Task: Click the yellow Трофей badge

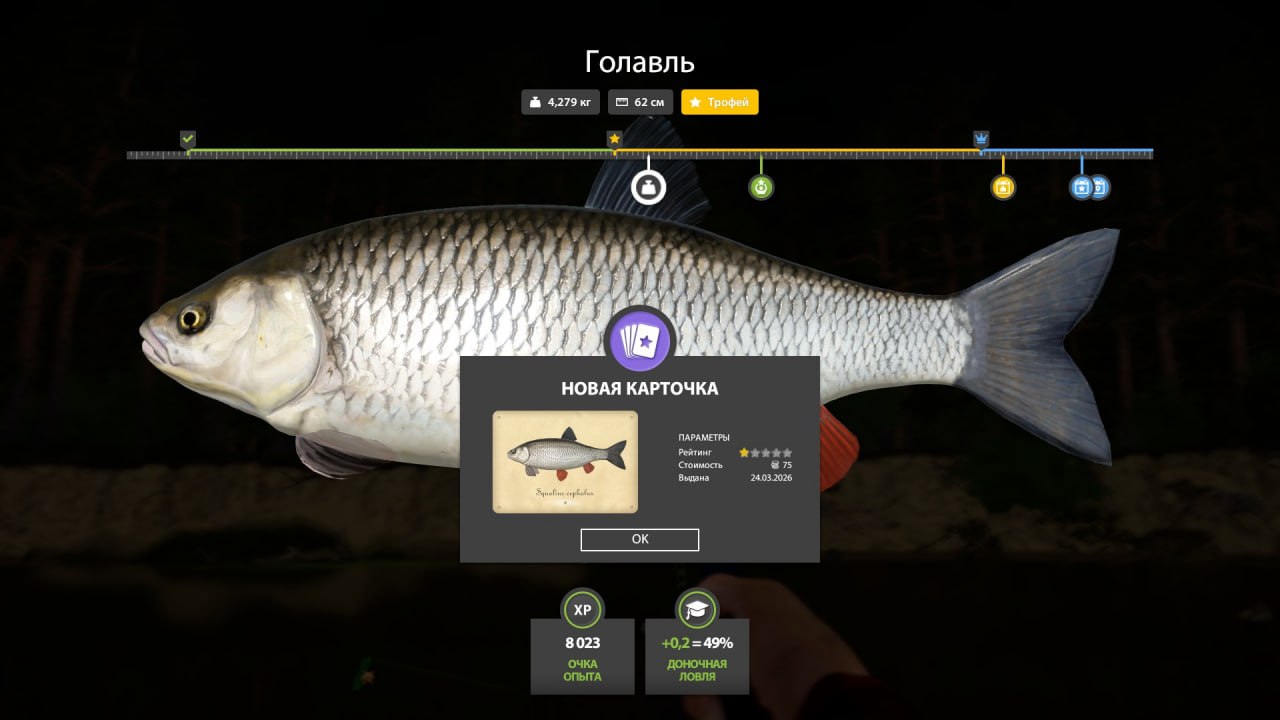Action: click(x=720, y=102)
